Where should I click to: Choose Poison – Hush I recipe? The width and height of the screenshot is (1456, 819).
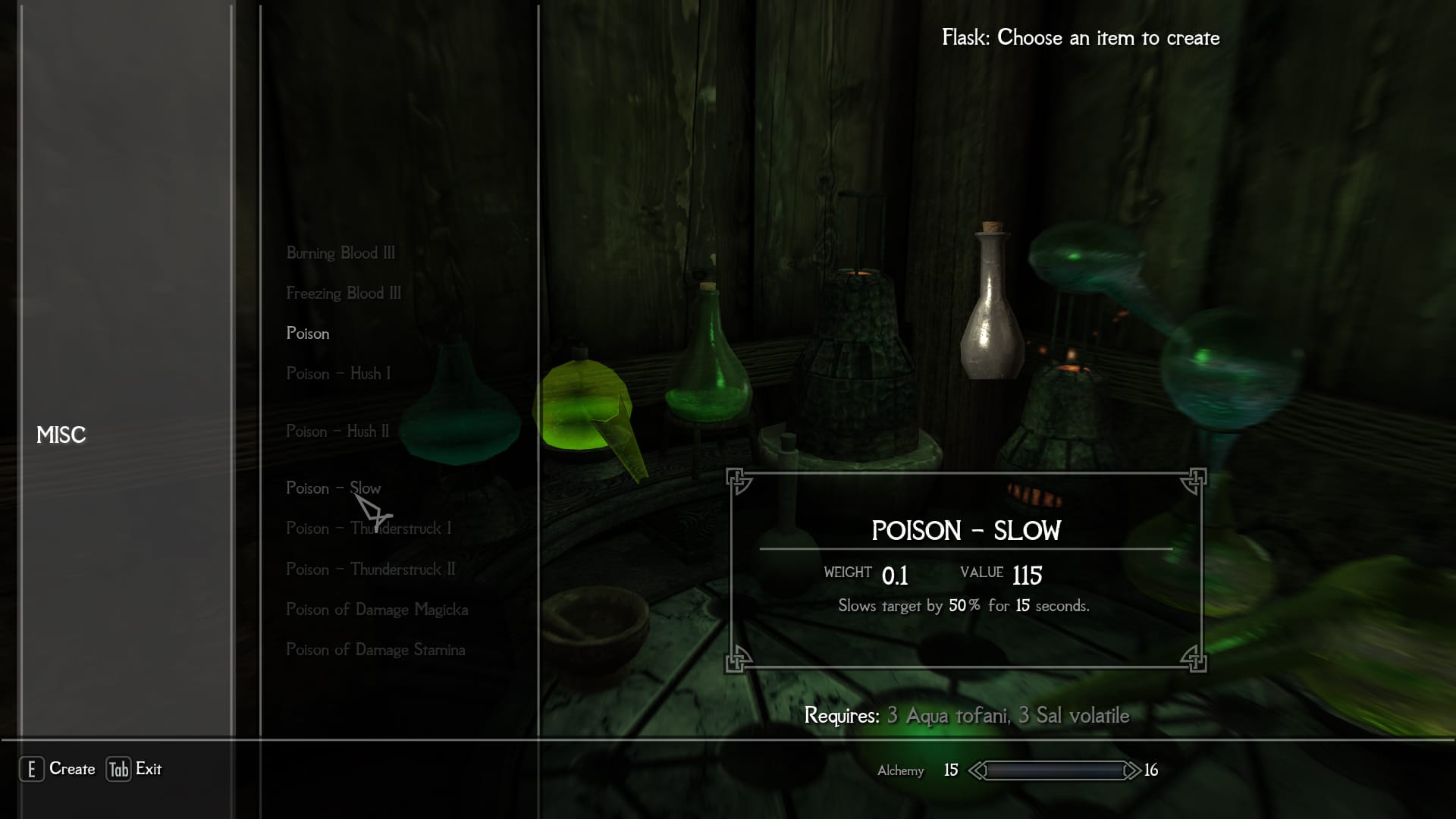tap(338, 374)
